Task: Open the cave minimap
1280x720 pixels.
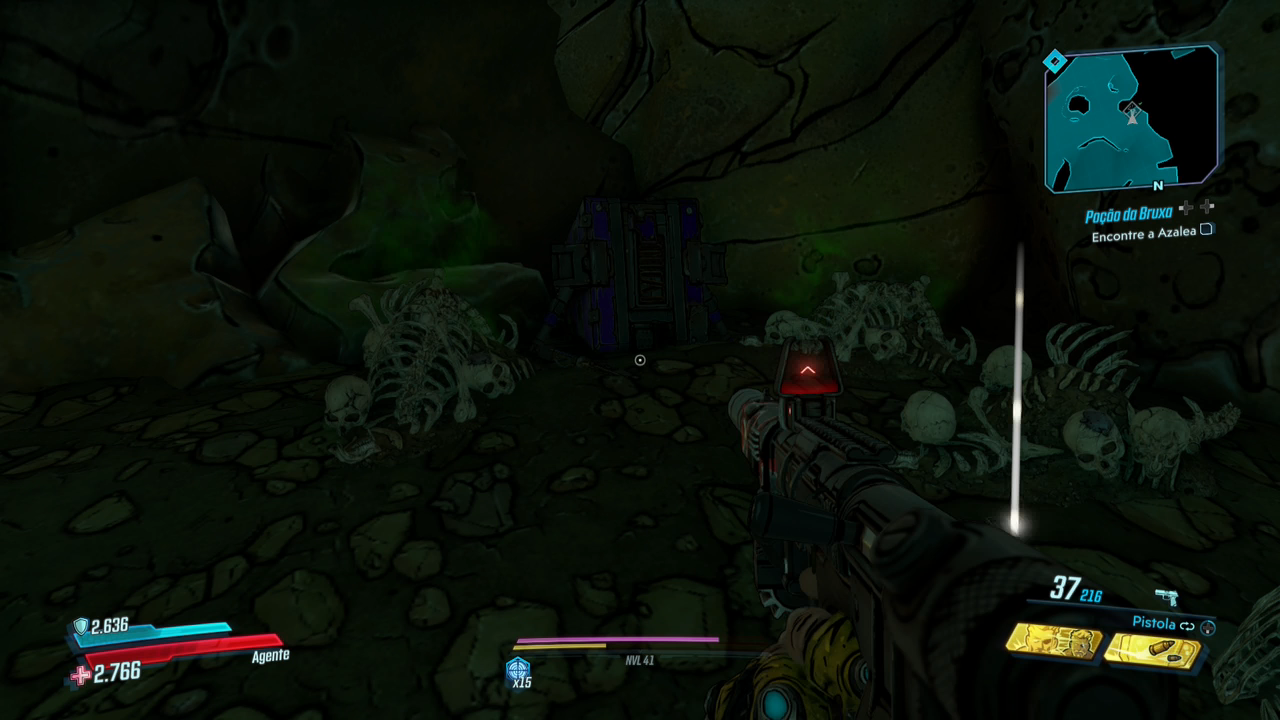Action: (x=1131, y=120)
